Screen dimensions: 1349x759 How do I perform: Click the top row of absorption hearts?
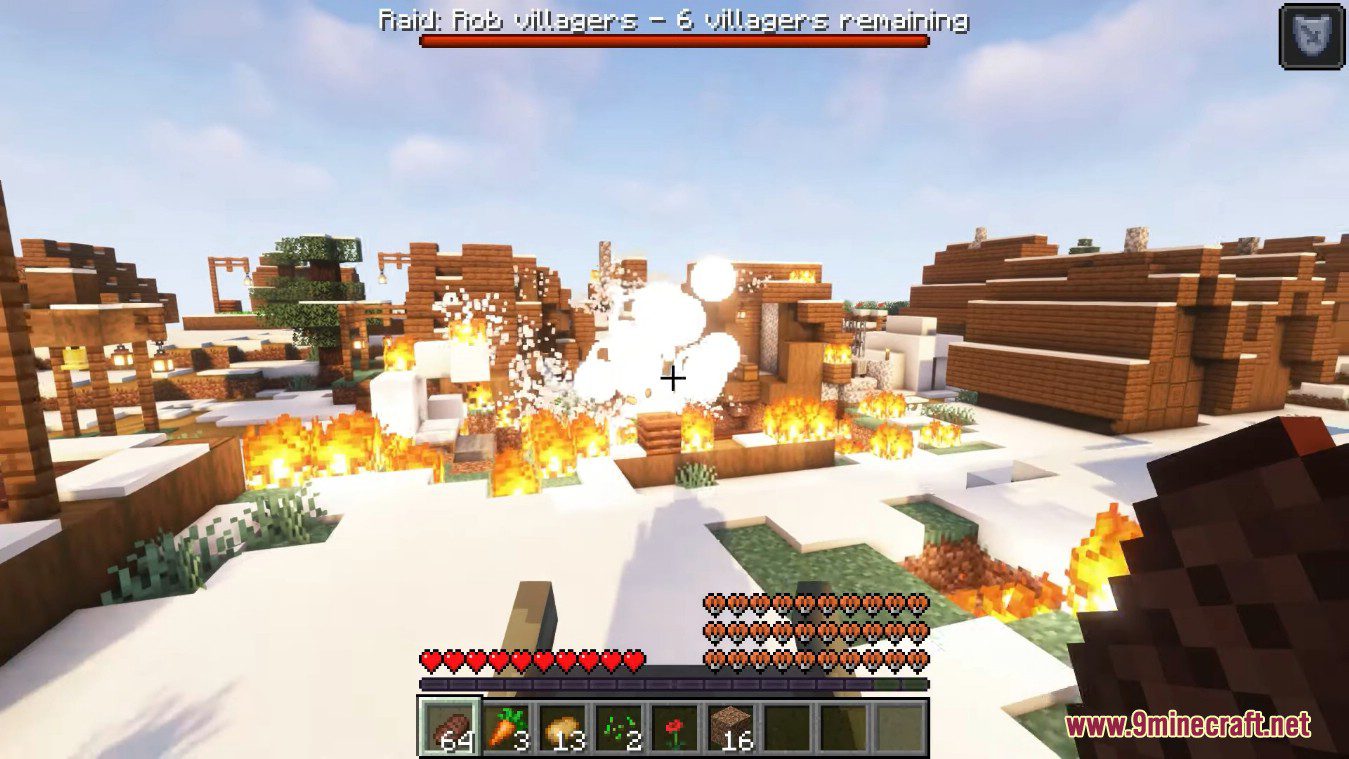click(815, 604)
